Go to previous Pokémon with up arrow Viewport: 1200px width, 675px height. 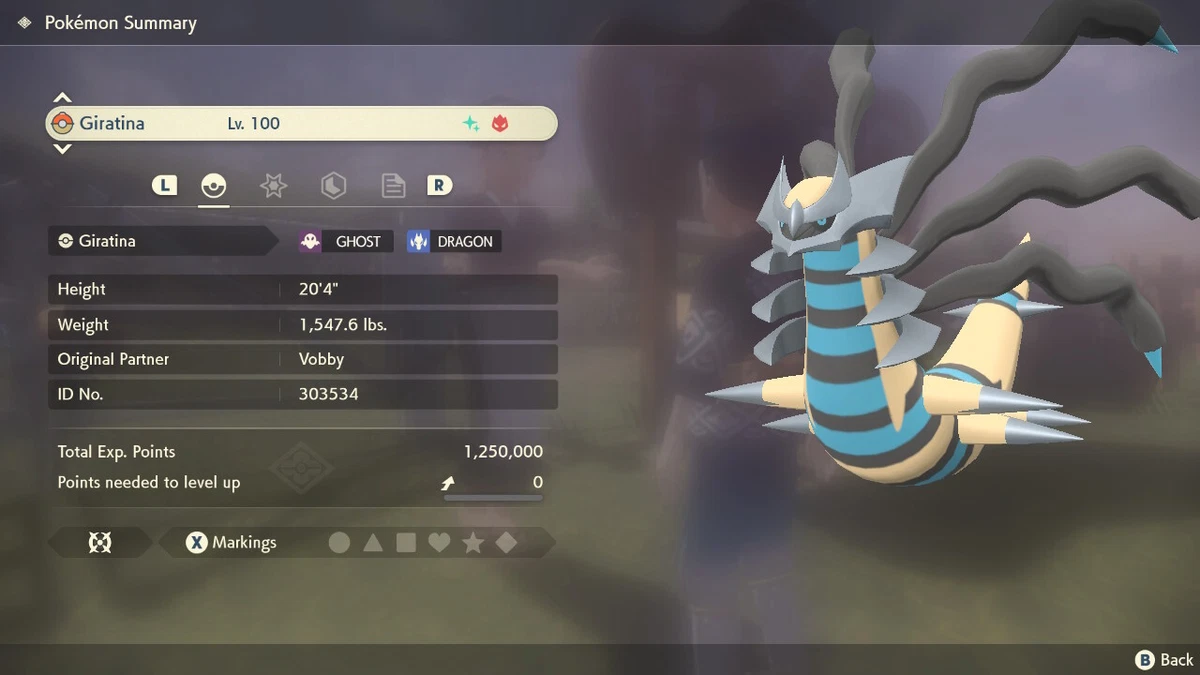(62, 98)
